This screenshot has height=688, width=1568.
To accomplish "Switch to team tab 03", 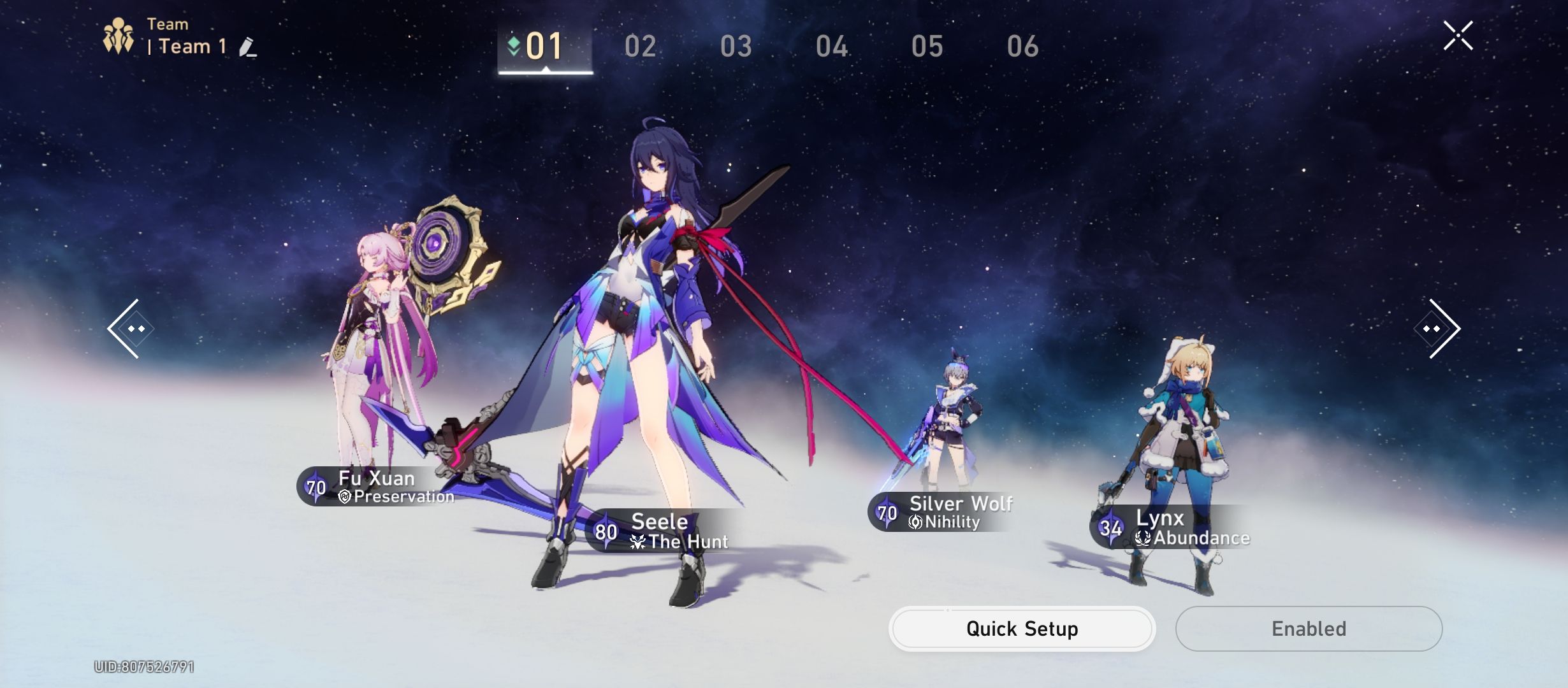I will pos(738,46).
